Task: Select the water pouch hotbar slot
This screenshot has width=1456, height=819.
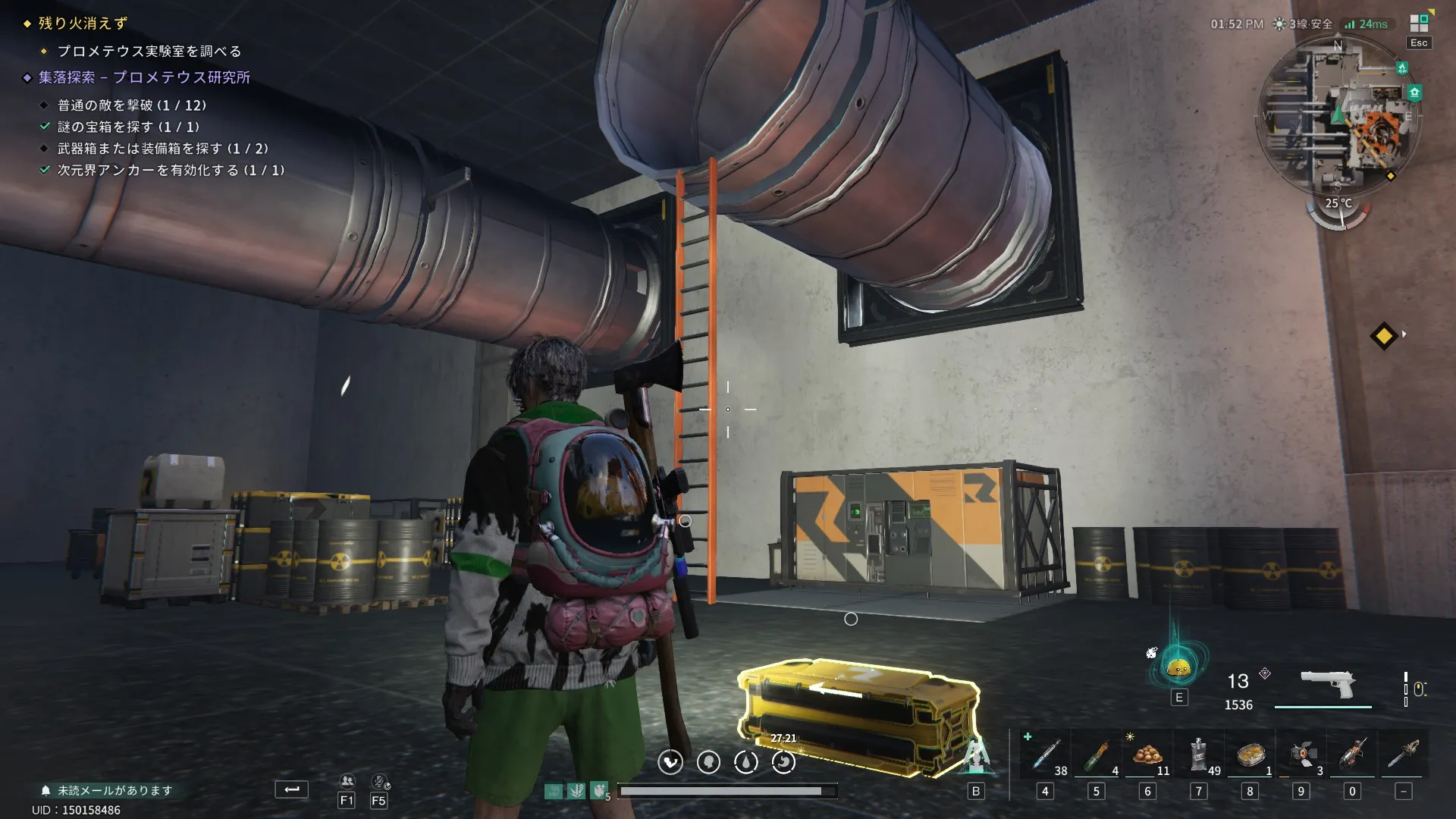Action: tap(1198, 755)
